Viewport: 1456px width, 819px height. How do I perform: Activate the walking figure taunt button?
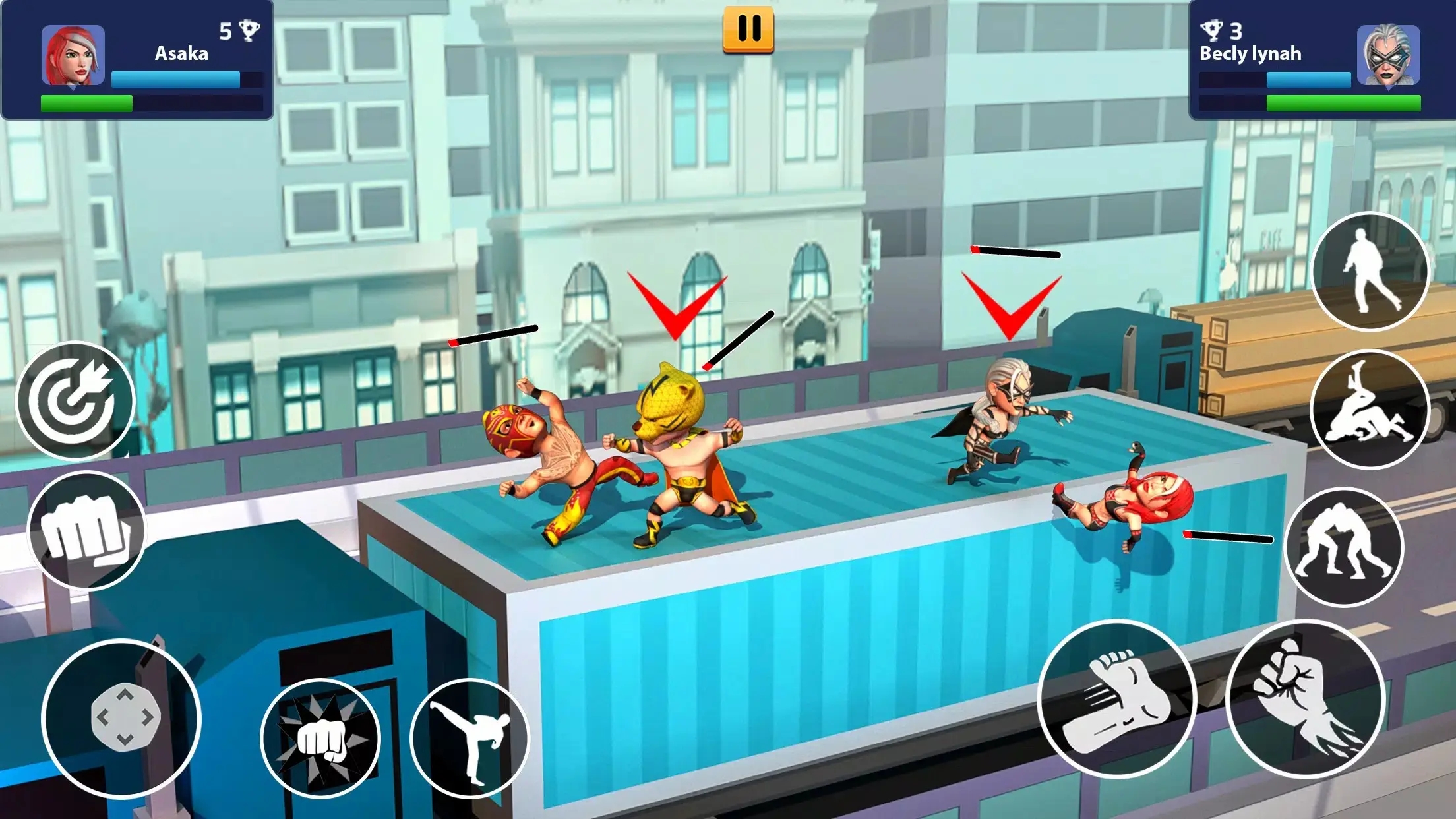point(1370,271)
